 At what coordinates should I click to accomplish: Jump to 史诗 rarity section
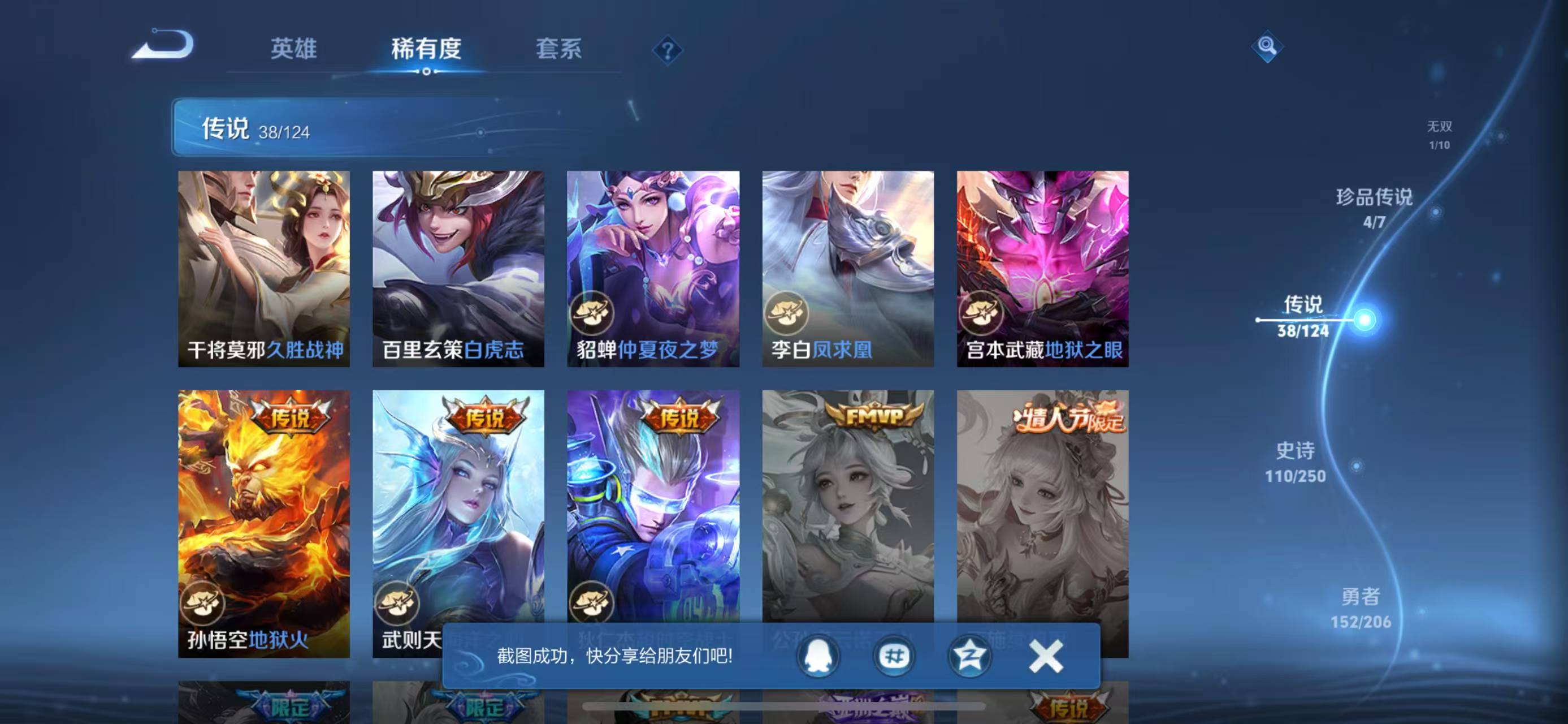click(x=1296, y=462)
